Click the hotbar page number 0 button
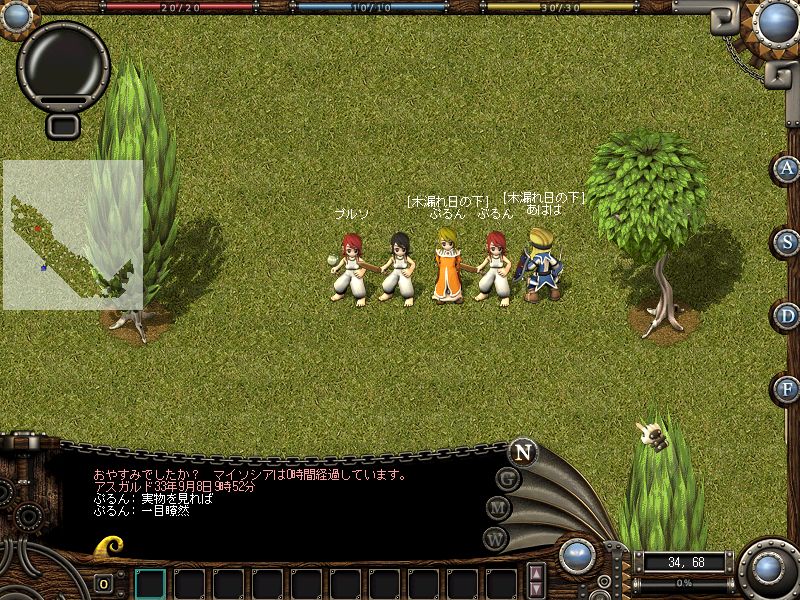800x600 pixels. [x=104, y=583]
